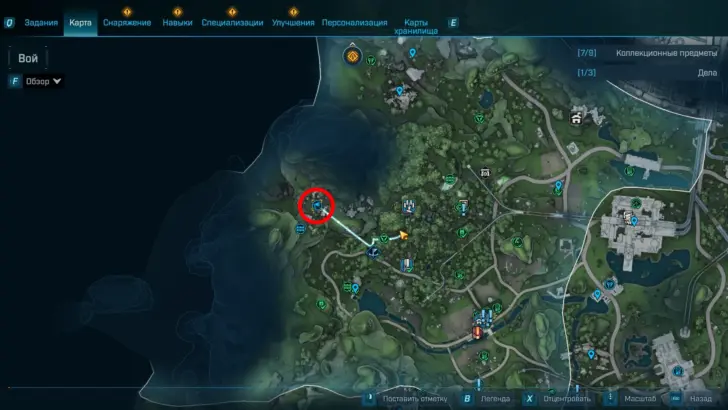
Task: Open the map Легенда
Action: [492, 397]
